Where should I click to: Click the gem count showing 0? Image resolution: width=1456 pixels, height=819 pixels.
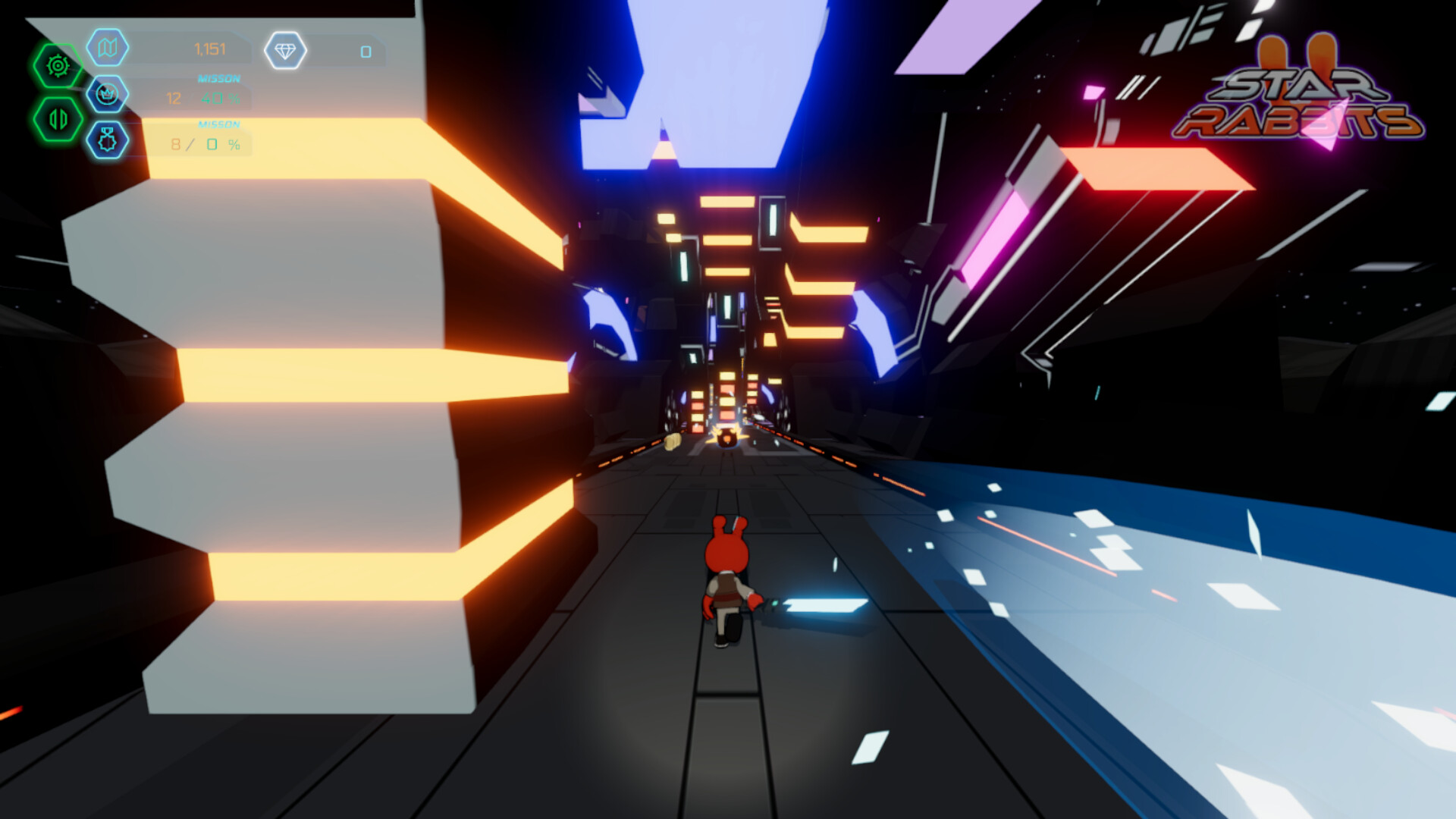(366, 50)
